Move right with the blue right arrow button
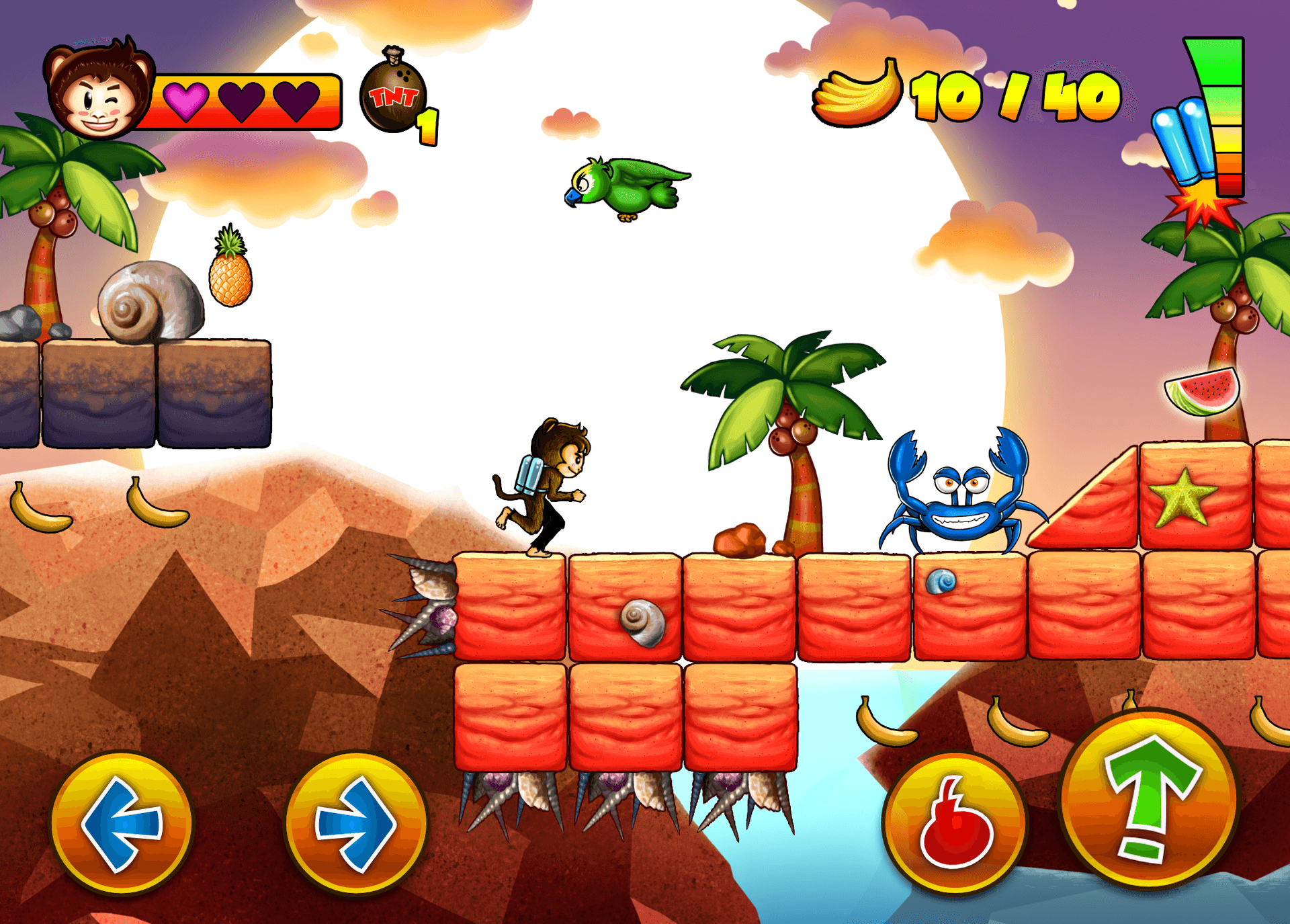The width and height of the screenshot is (1290, 924). [x=355, y=823]
